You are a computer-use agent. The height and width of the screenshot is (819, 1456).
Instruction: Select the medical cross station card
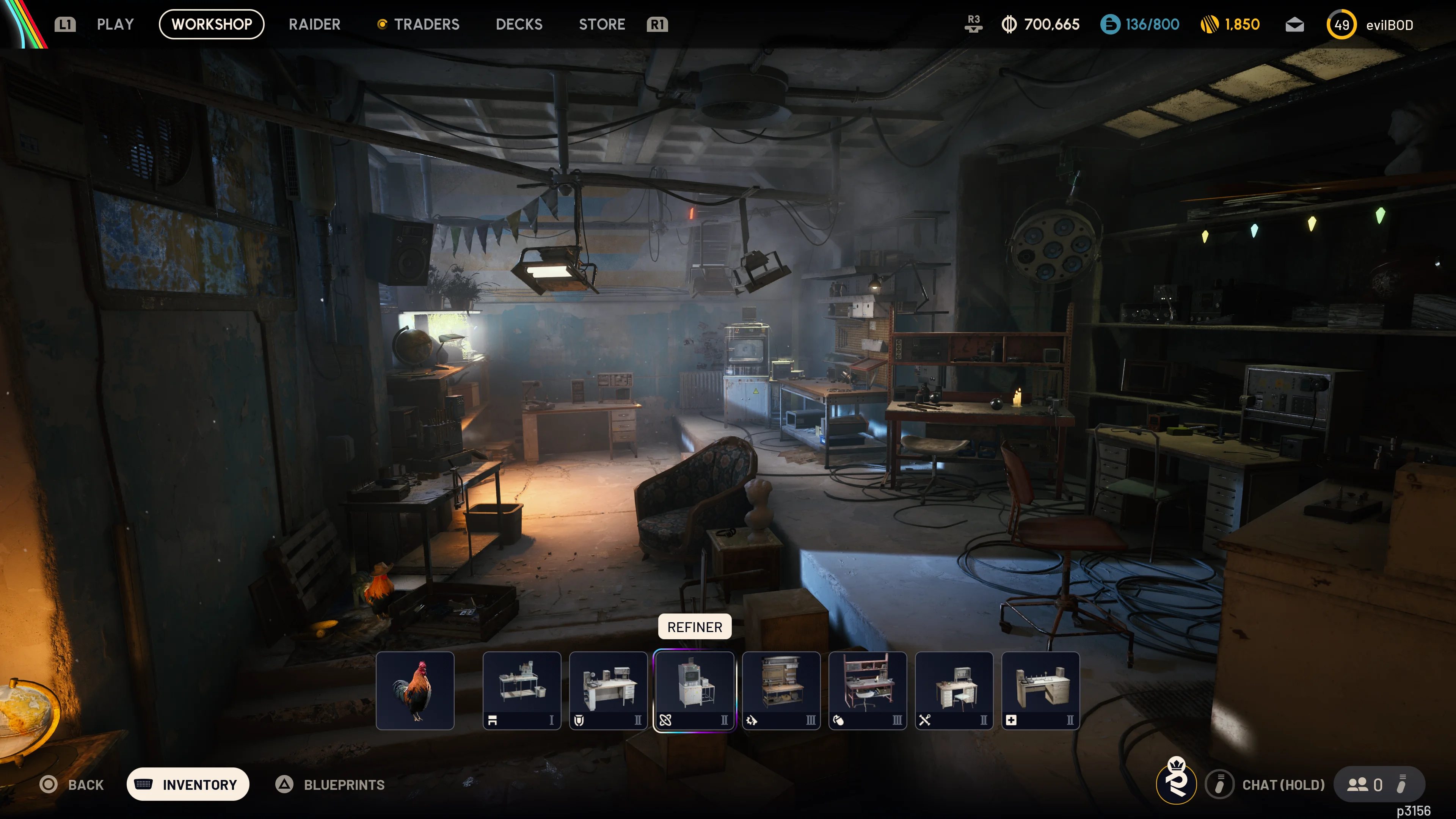coord(1040,690)
